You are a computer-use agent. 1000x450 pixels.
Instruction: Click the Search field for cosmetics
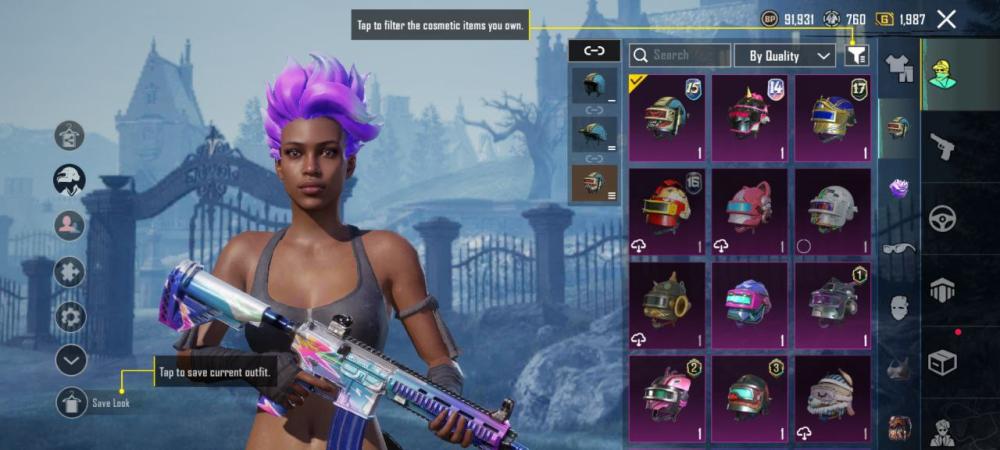tap(680, 55)
